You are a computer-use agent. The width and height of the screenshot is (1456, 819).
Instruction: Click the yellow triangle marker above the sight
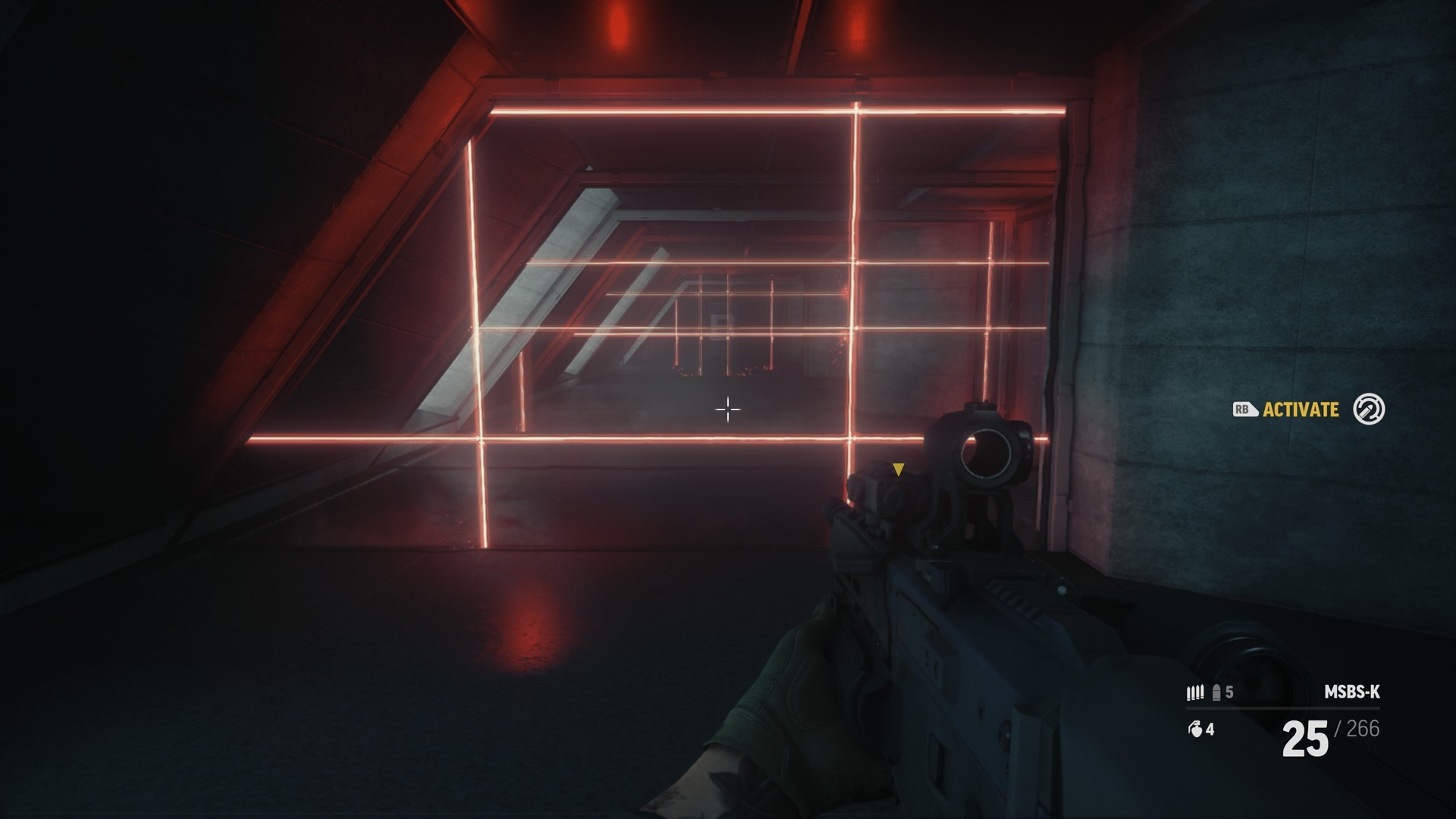point(899,469)
